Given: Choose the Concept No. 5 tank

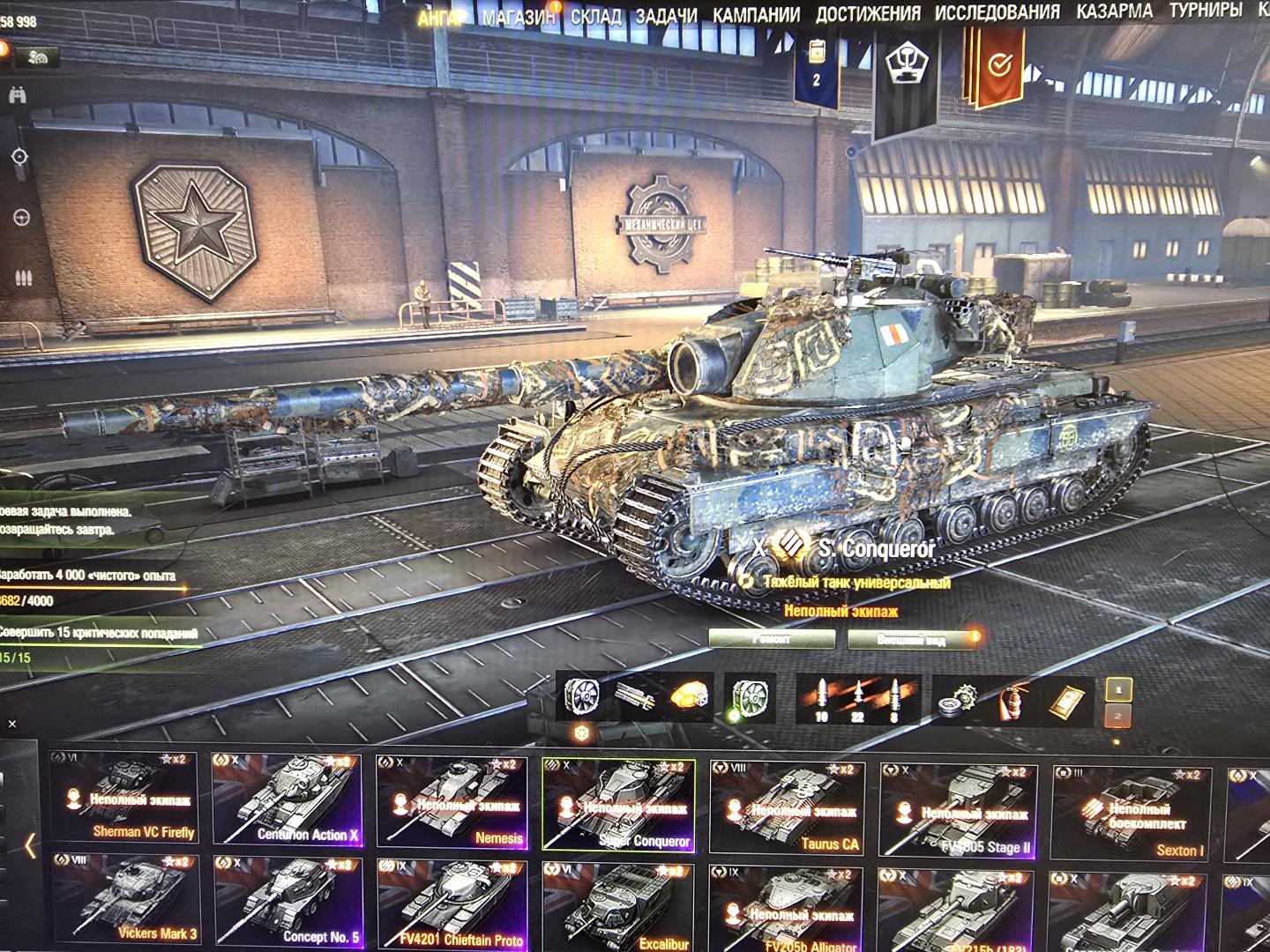Looking at the screenshot, I should tap(288, 903).
